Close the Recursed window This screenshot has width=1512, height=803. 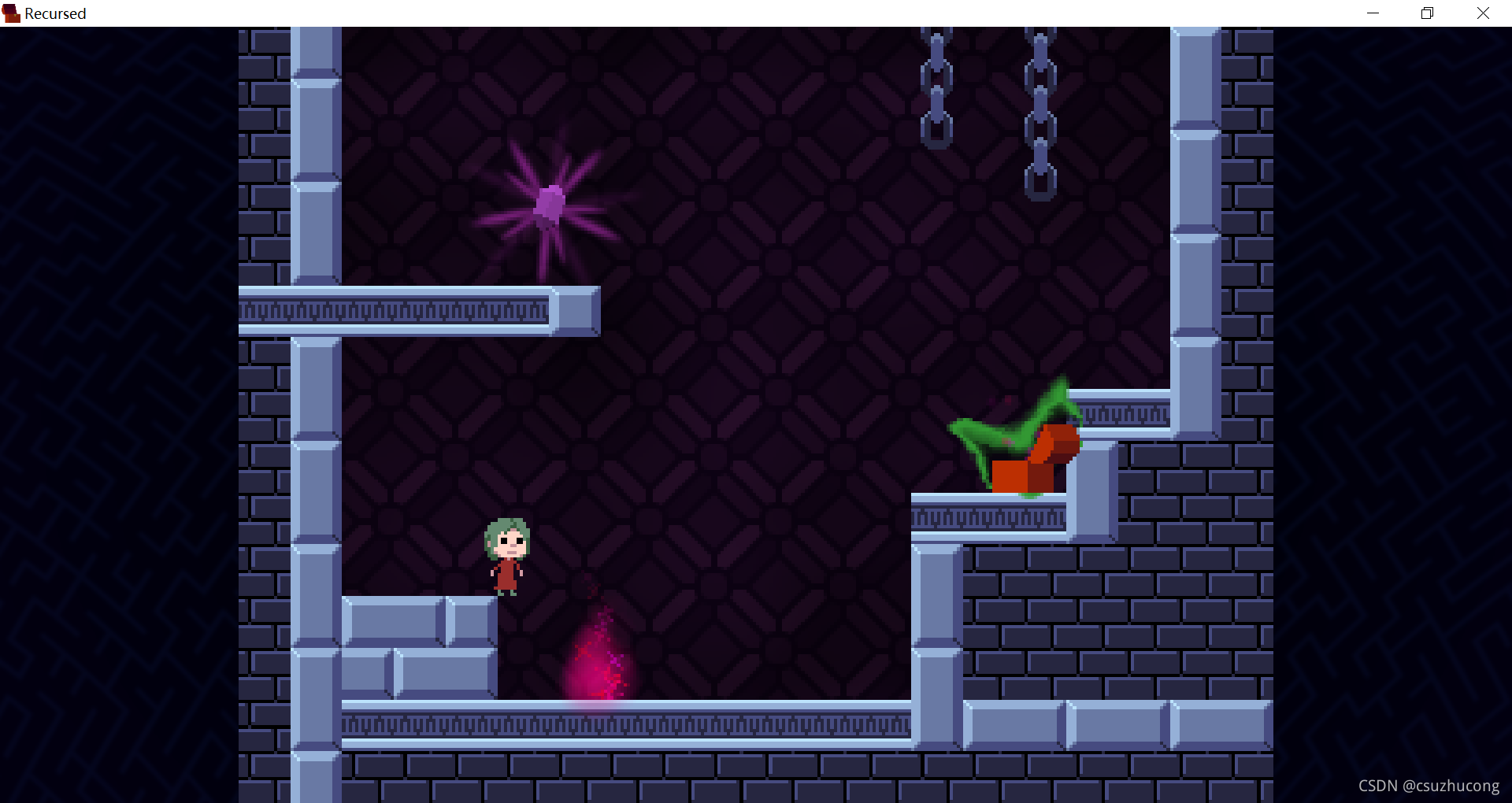(1483, 13)
